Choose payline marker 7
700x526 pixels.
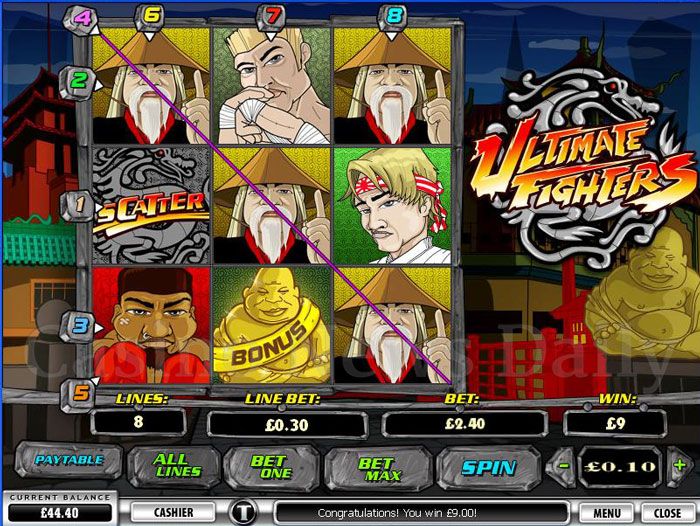[272, 15]
